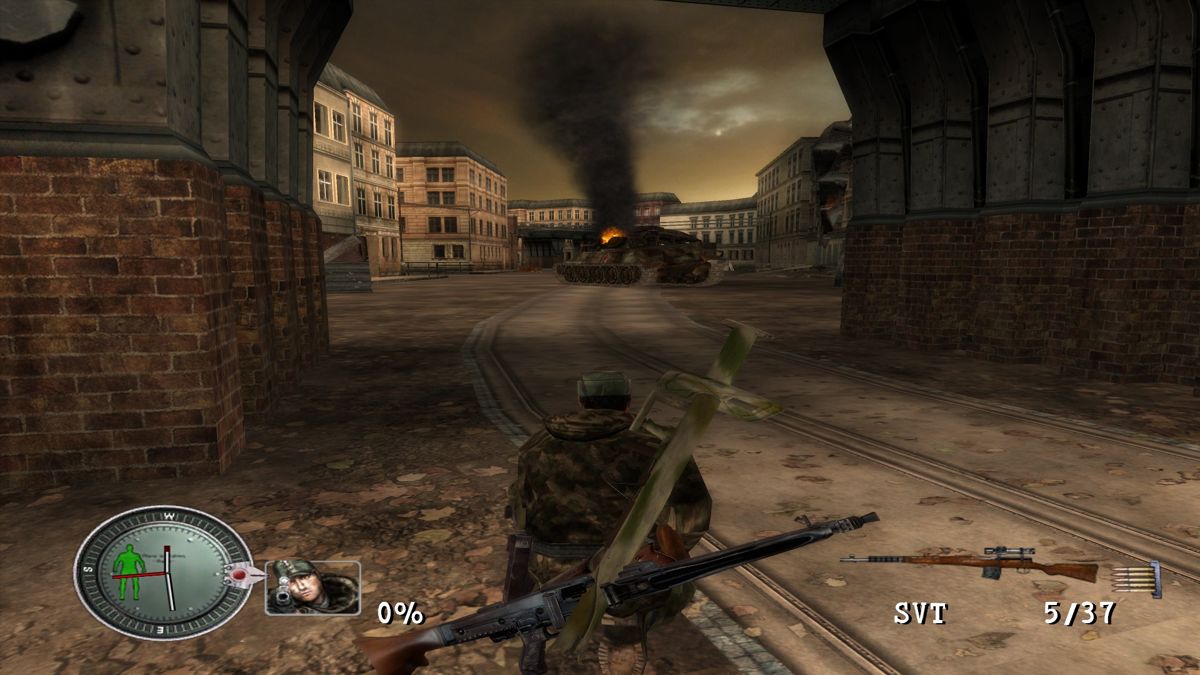Select the bullet clip icon
1200x675 pixels.
tap(1139, 578)
